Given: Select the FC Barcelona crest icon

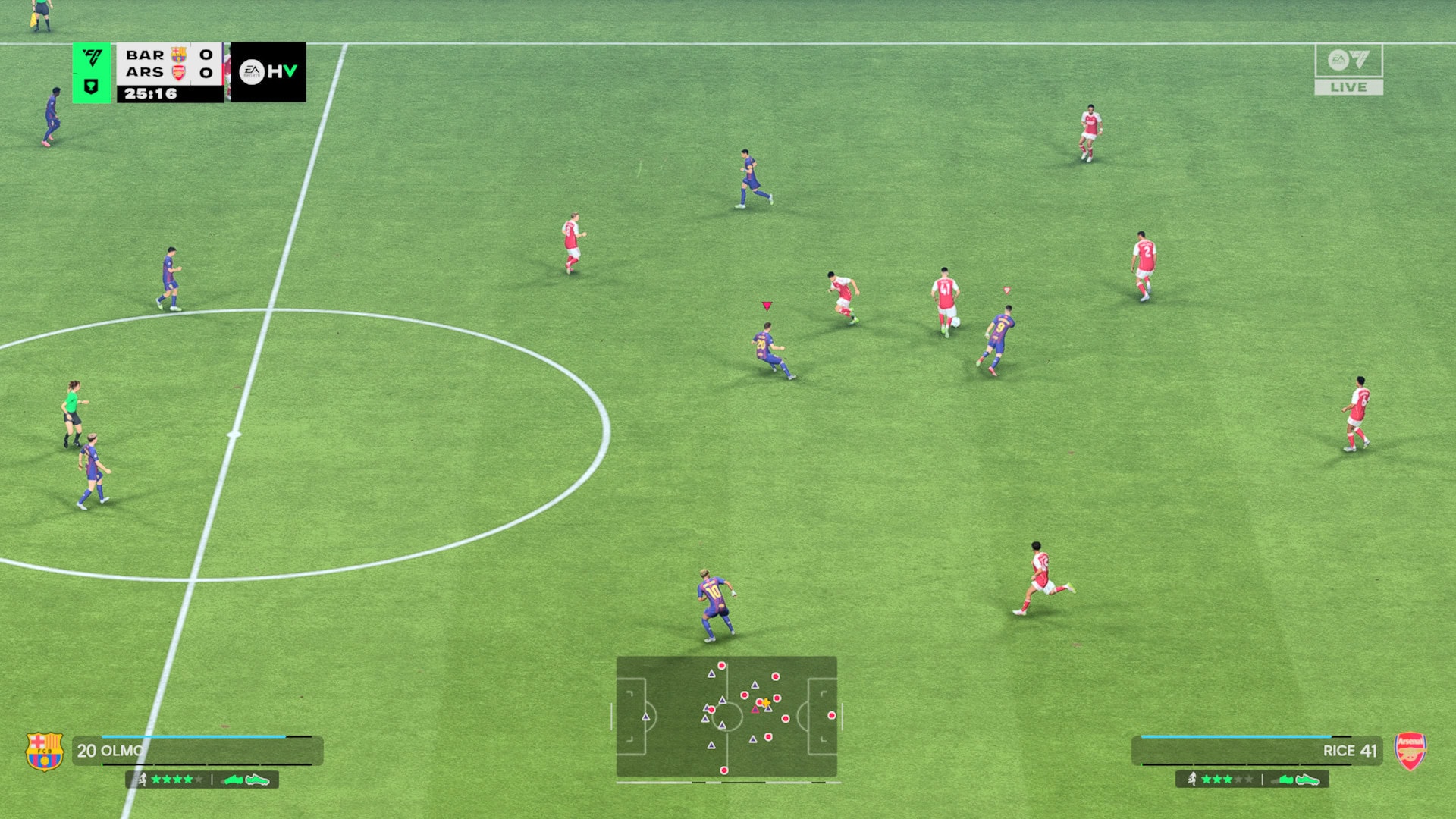Looking at the screenshot, I should tap(45, 751).
